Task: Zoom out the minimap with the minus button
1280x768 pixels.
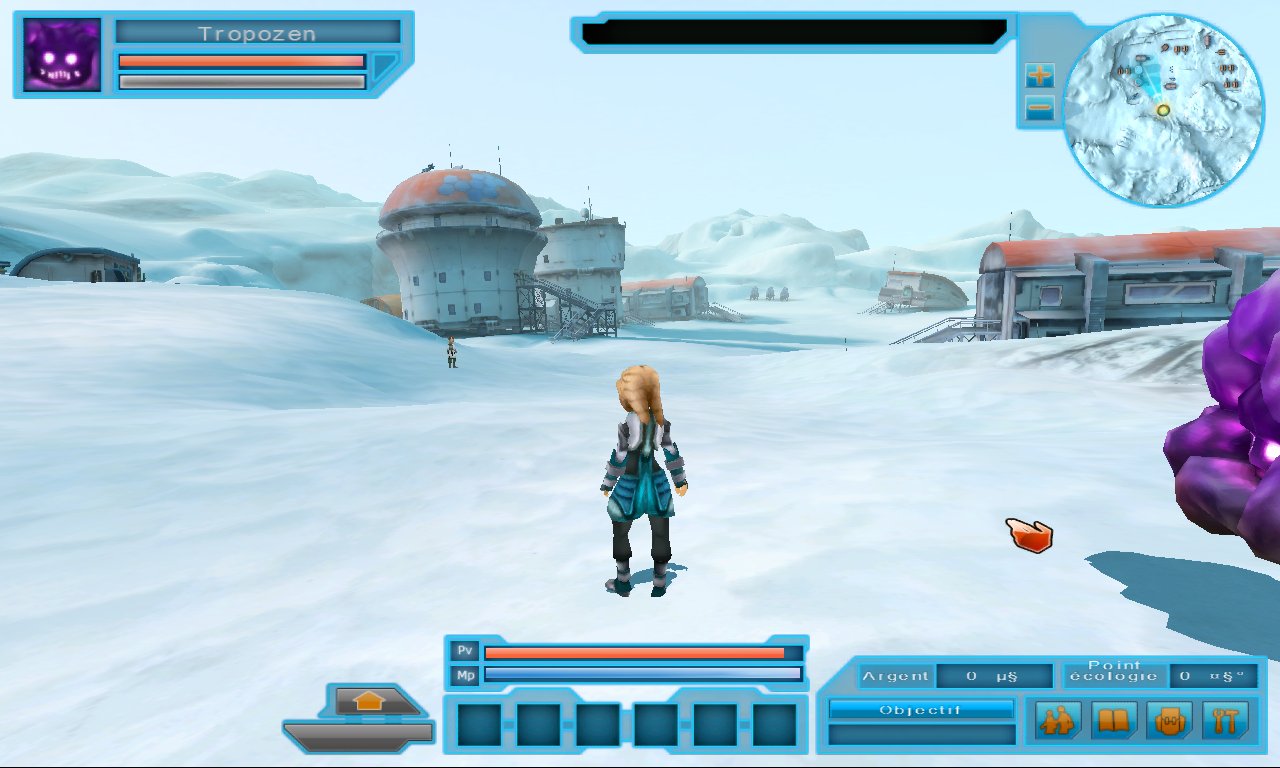Action: (x=1040, y=108)
